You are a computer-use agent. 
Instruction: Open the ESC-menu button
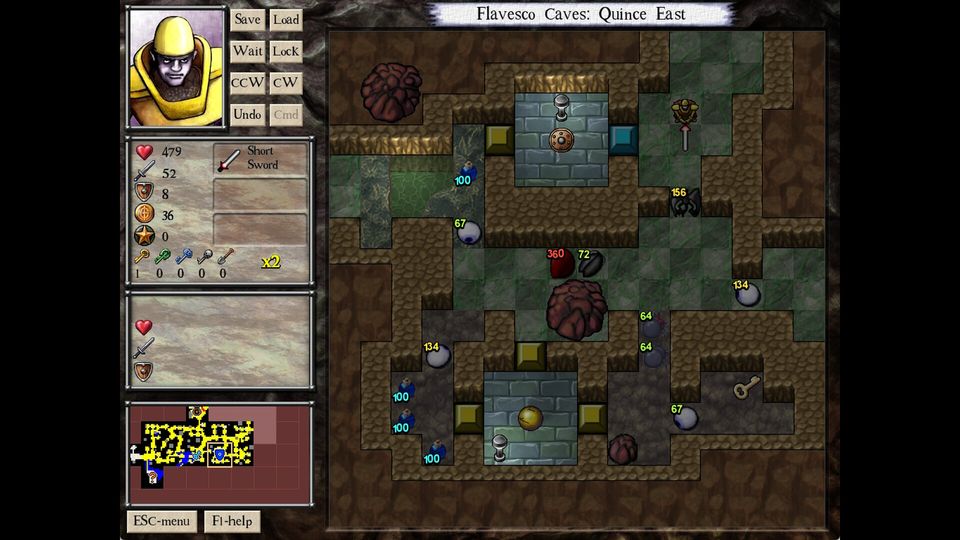[x=161, y=521]
